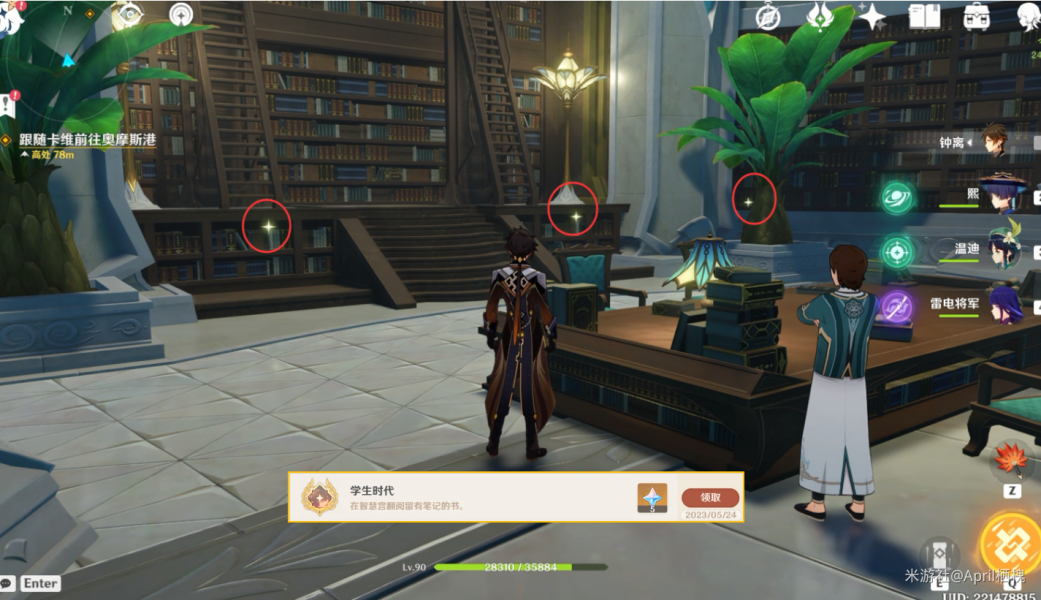Claim the 学生时代 achievement reward (领取)

[710, 497]
